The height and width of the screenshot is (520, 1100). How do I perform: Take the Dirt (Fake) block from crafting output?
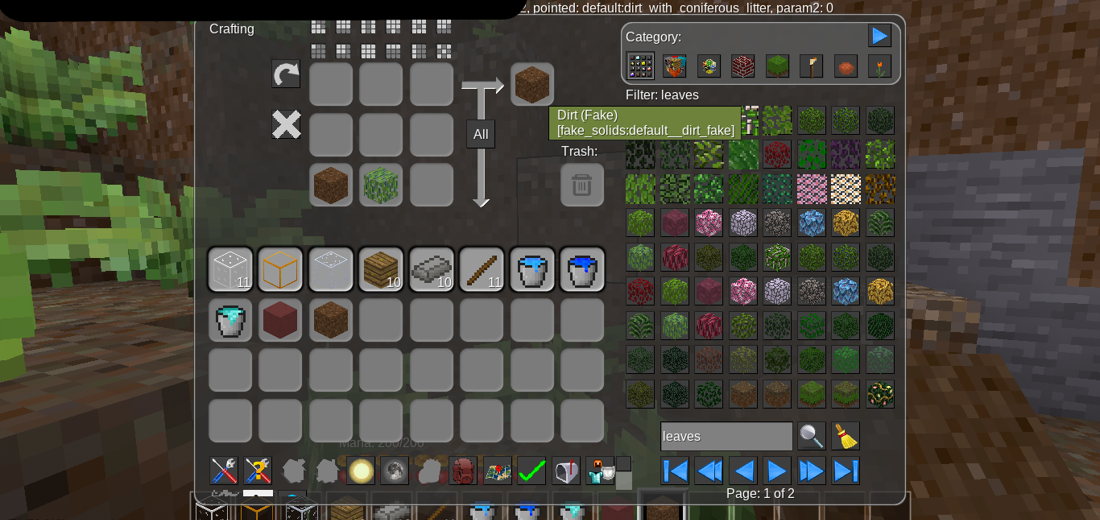532,85
